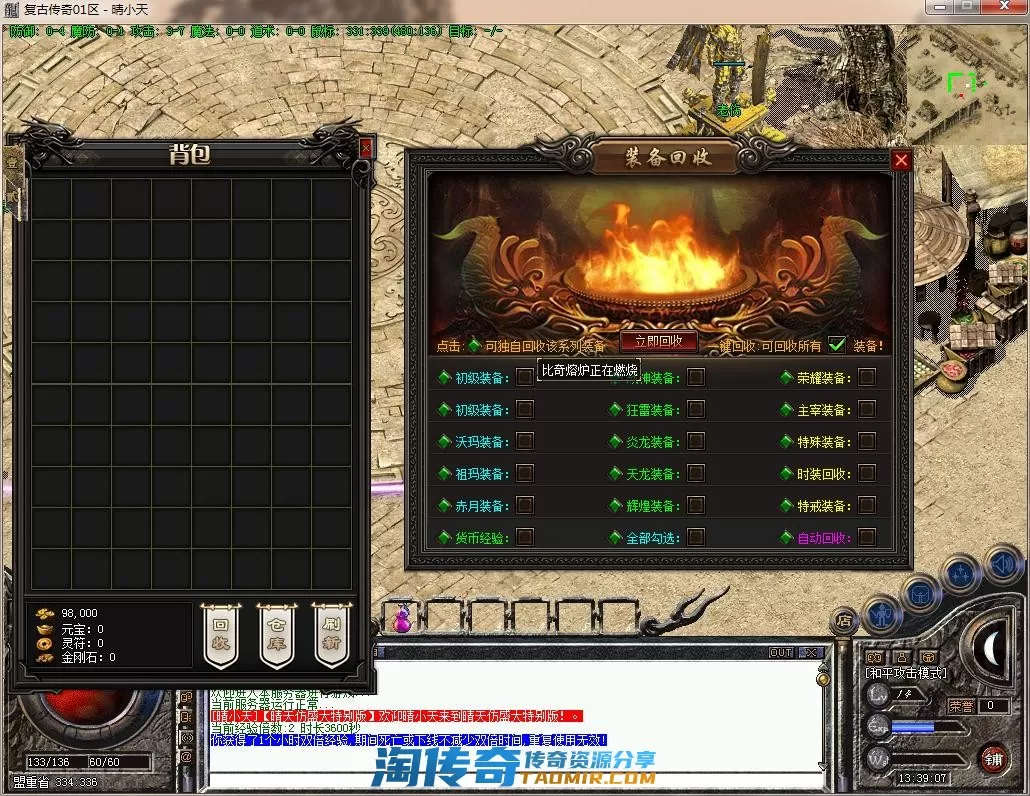
Task: Close the game window from the title bar
Action: (1003, 8)
